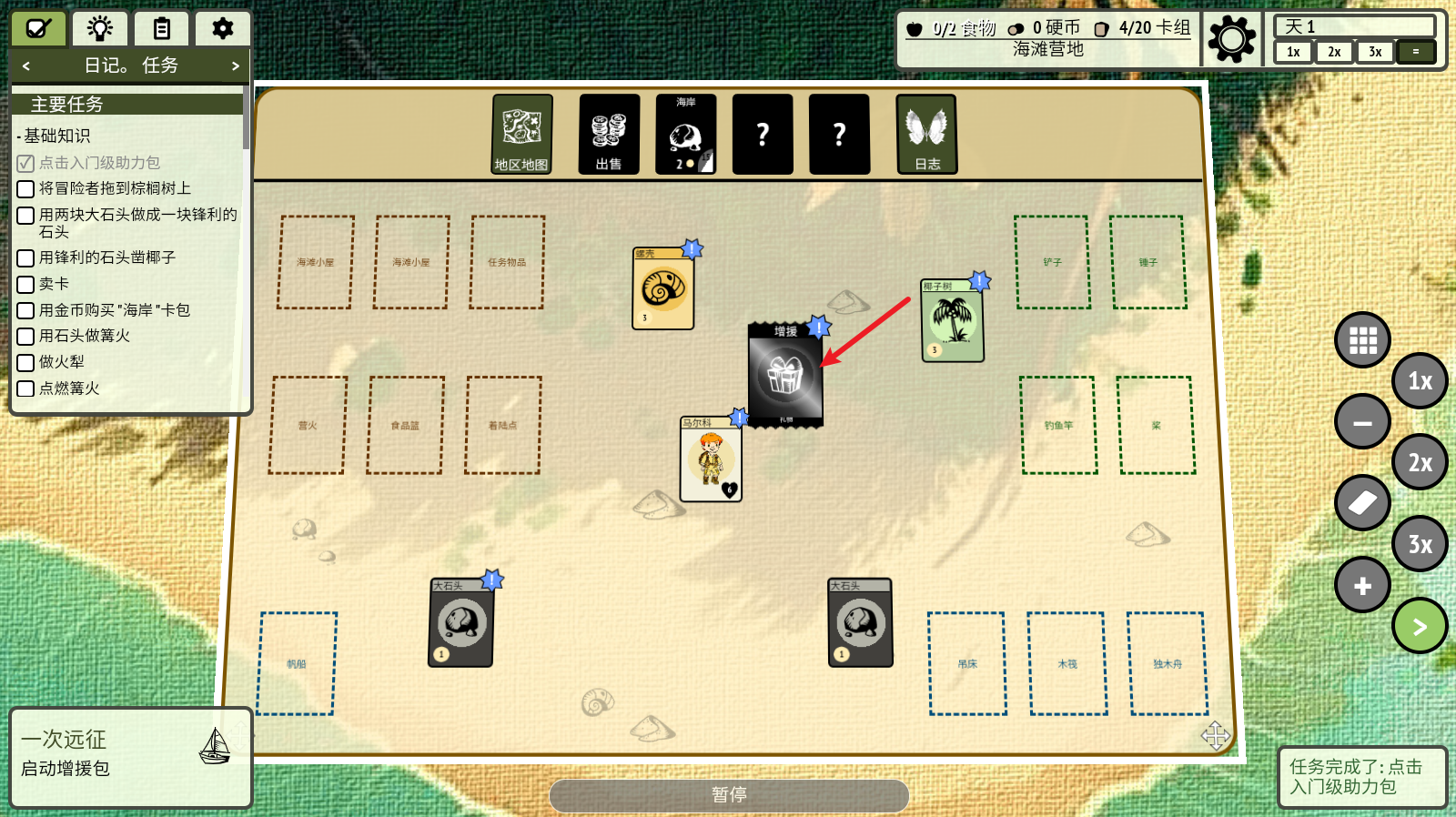Open the 海岸 card pack at top

[684, 134]
